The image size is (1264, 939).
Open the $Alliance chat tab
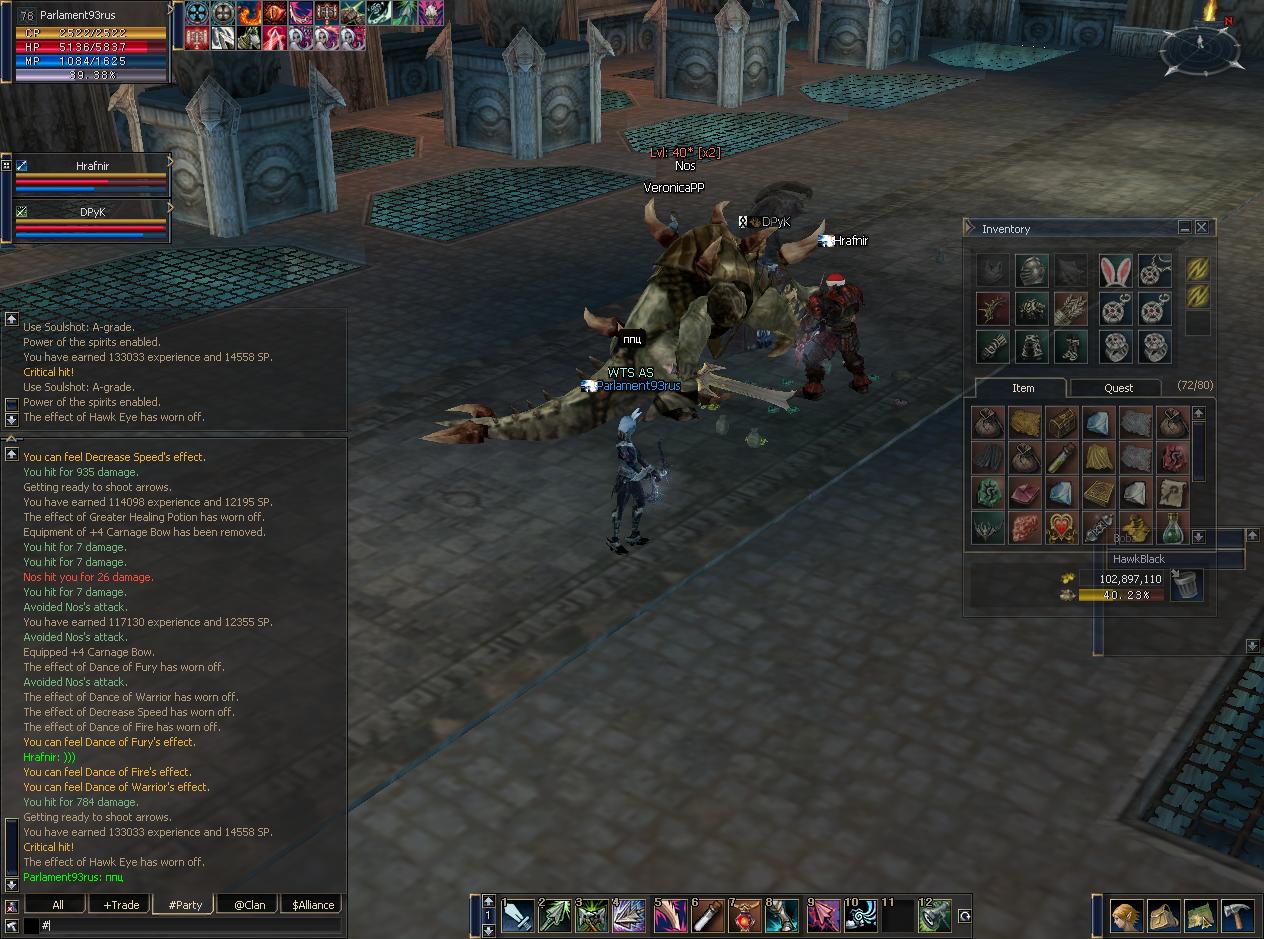313,905
